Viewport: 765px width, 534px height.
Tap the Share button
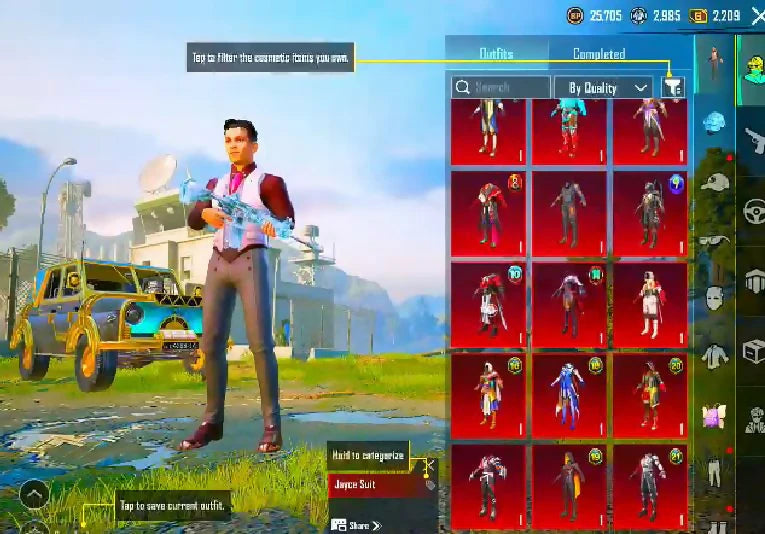357,525
